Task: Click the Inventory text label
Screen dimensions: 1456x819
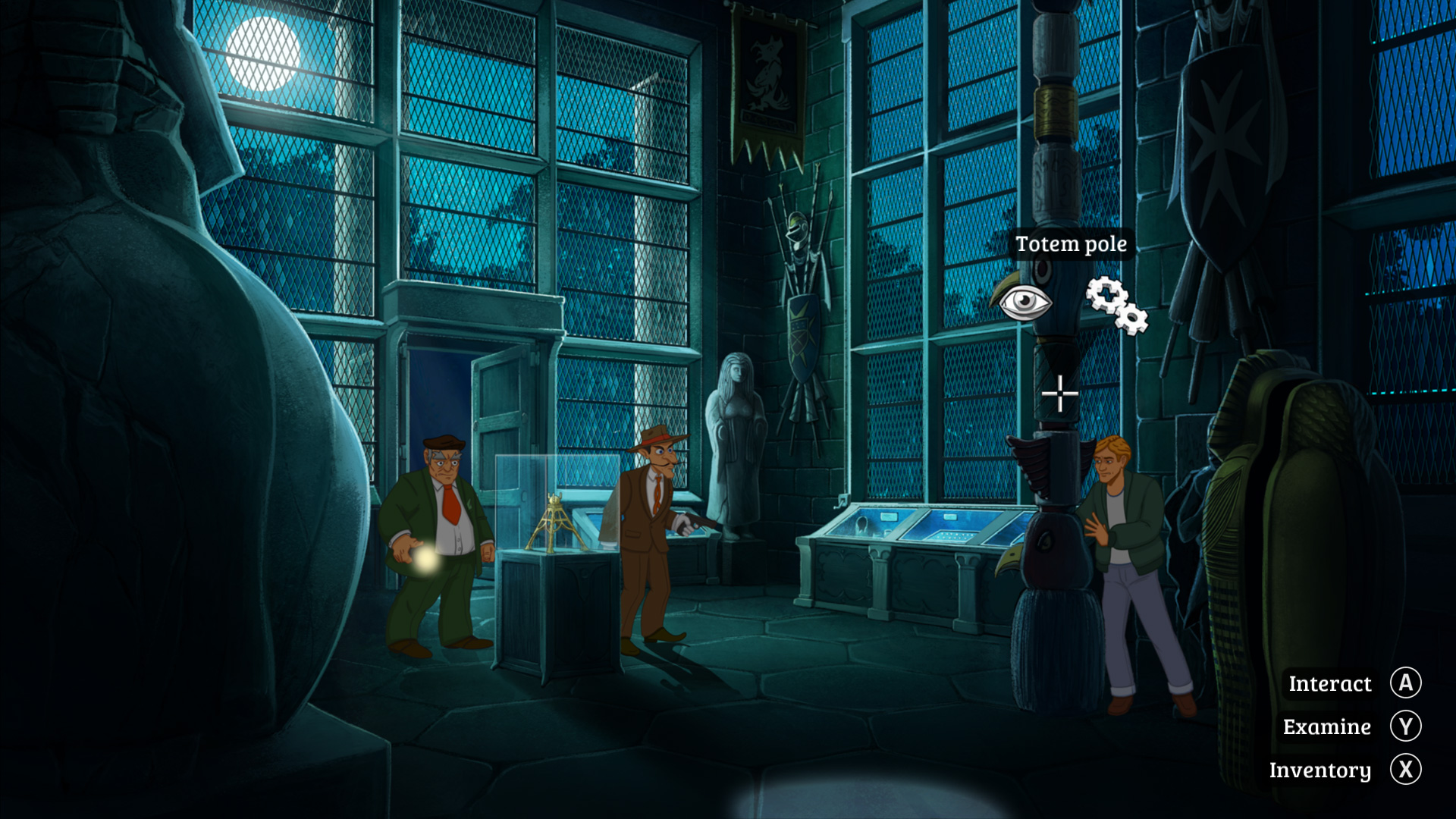Action: point(1321,770)
